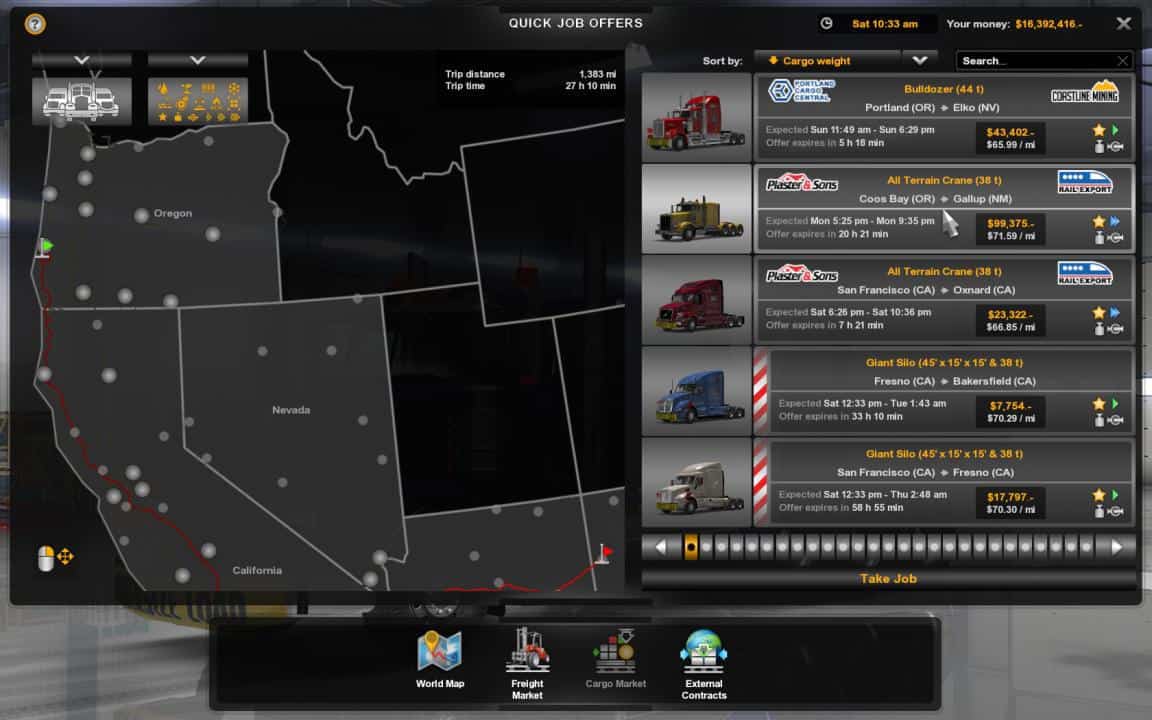Open the Cargo weight sort dropdown
Viewport: 1152px width, 720px height.
coord(826,61)
